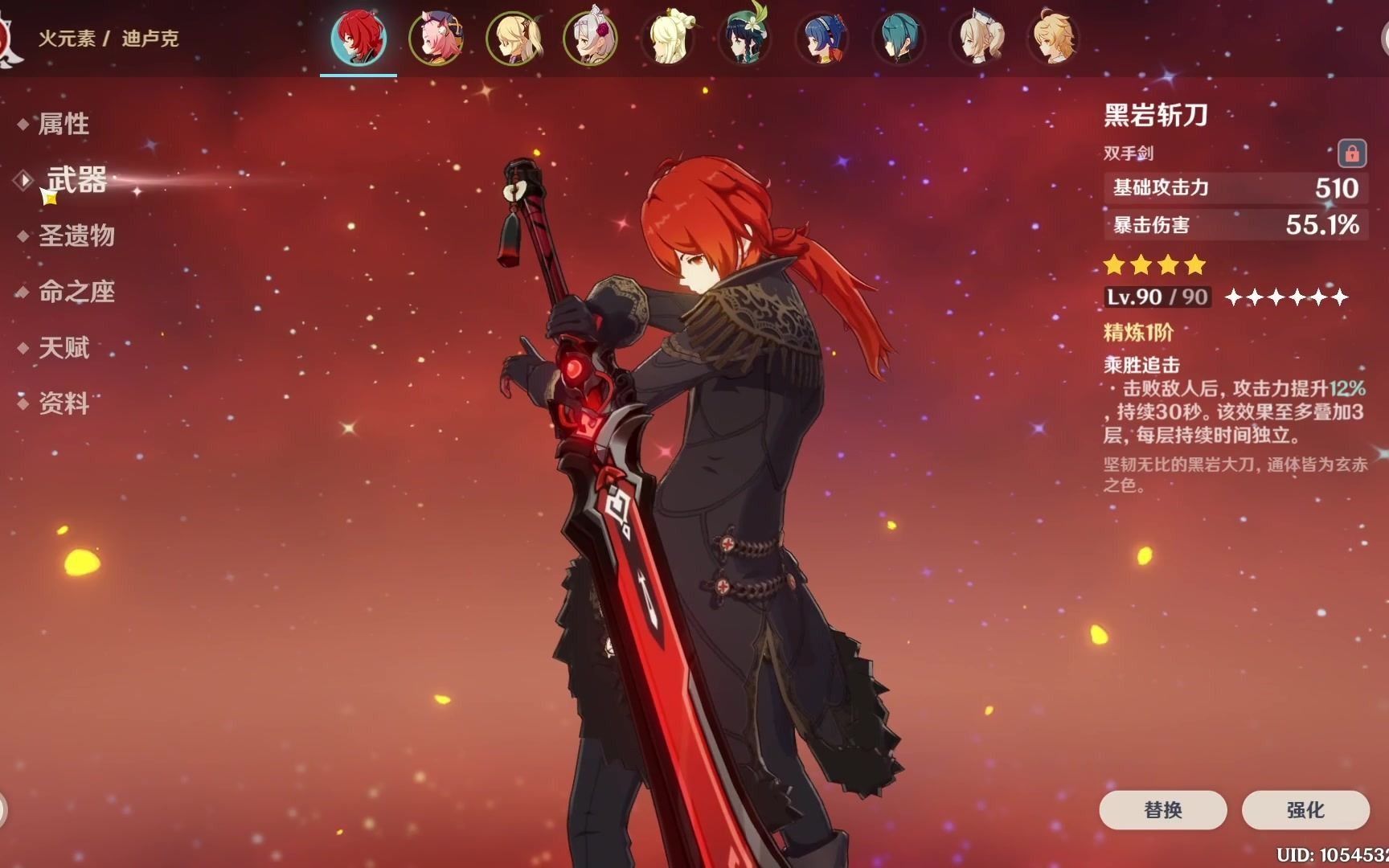Screen dimensions: 1389x868
Task: Select Xiangling's blue-haired portrait
Action: tap(822, 38)
